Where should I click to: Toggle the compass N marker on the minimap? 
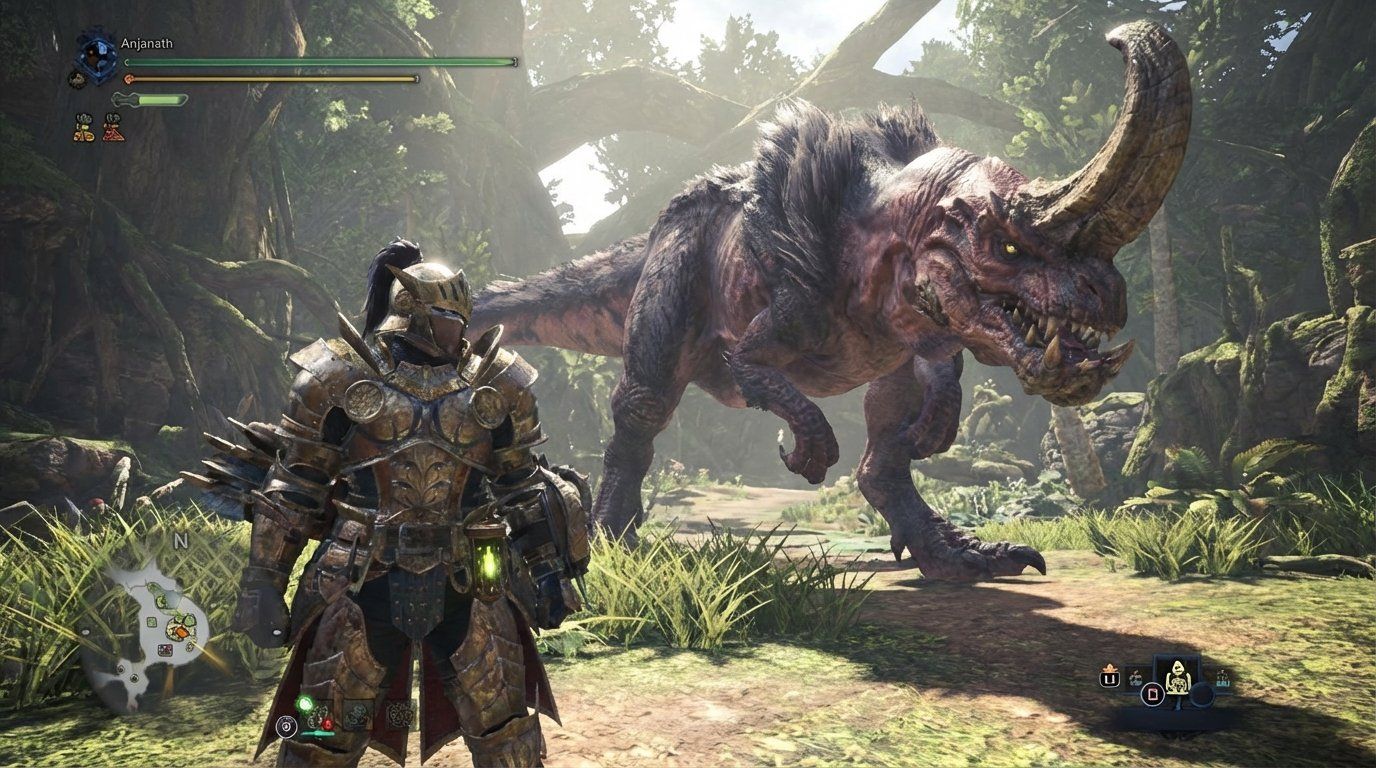pos(180,541)
